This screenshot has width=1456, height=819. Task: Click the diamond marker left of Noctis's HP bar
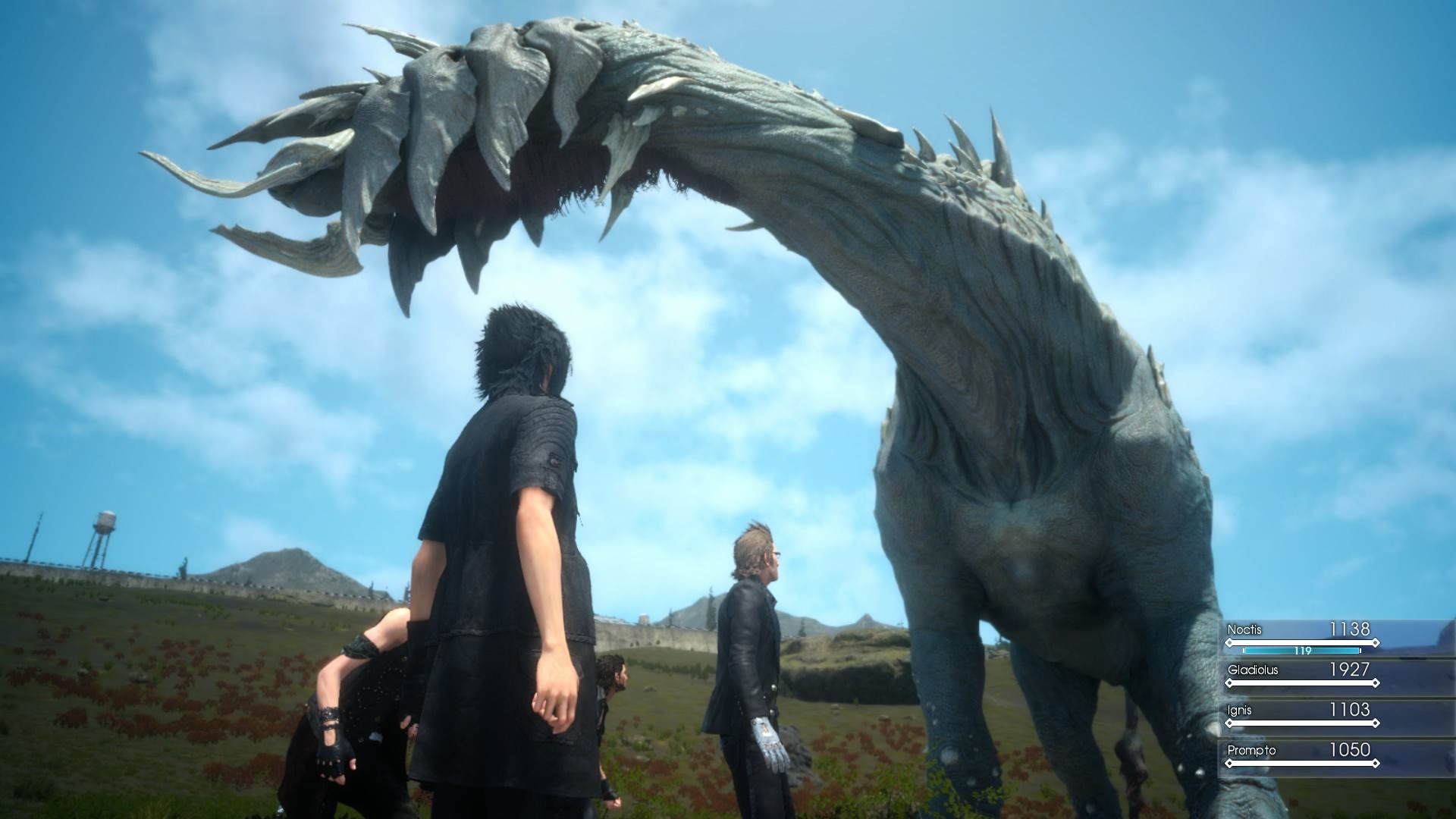pyautogui.click(x=1230, y=643)
